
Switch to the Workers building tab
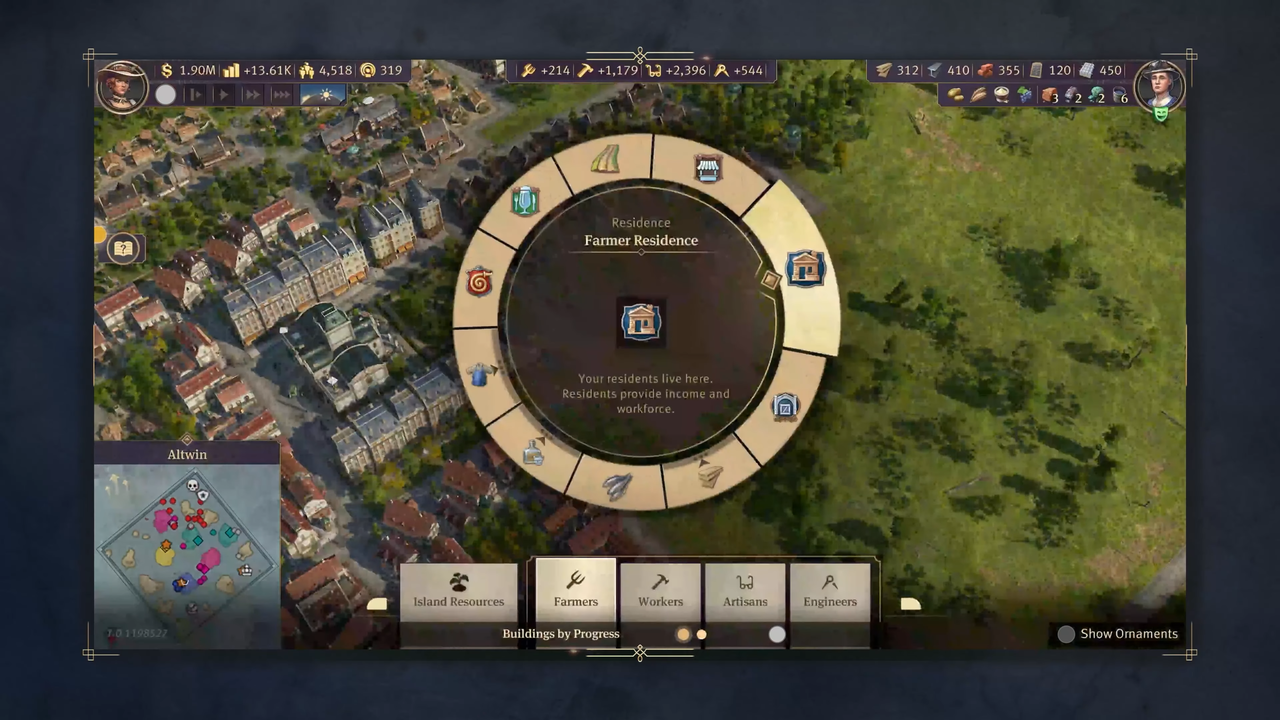(661, 590)
